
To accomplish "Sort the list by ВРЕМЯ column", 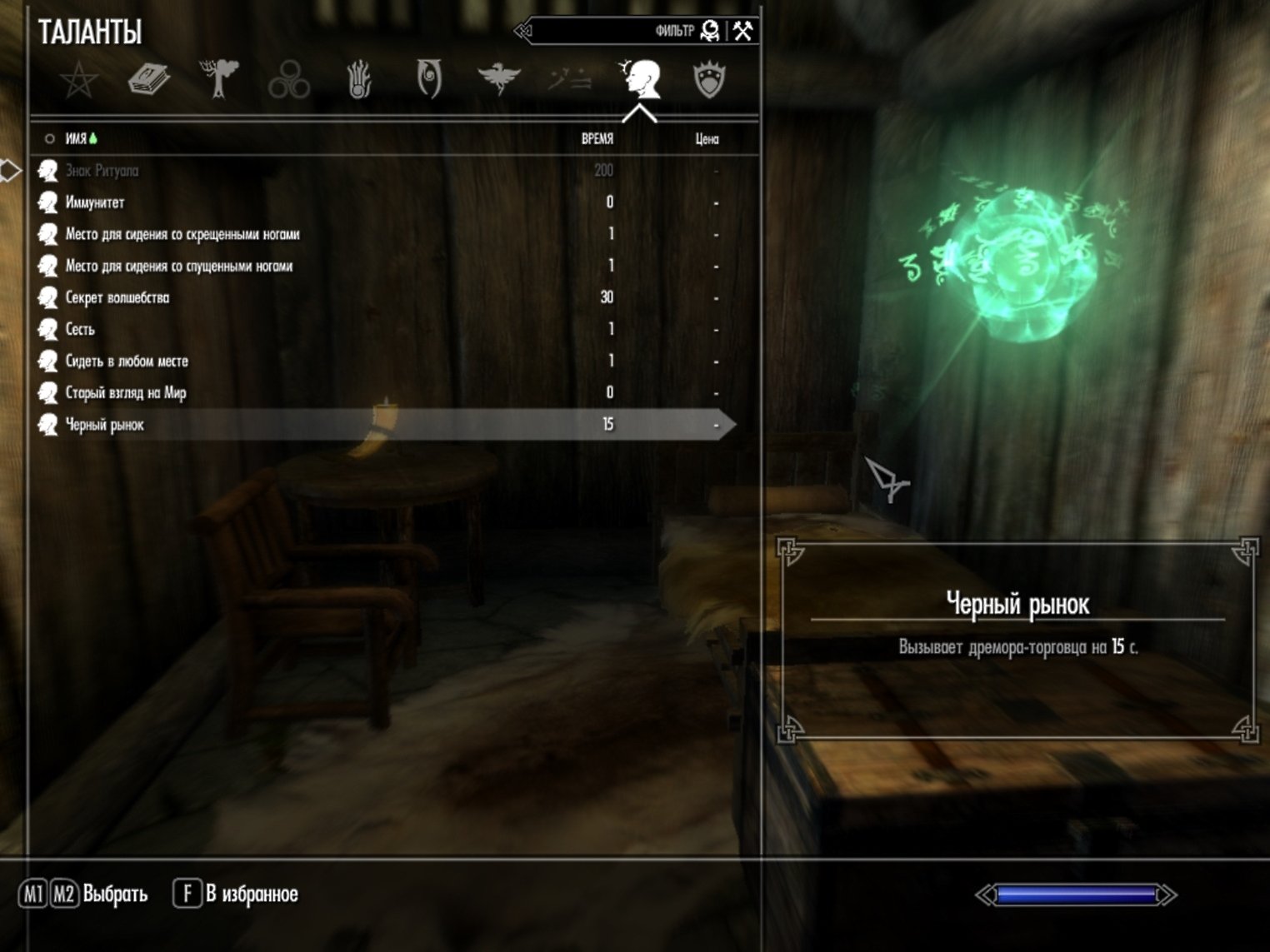I will point(597,139).
